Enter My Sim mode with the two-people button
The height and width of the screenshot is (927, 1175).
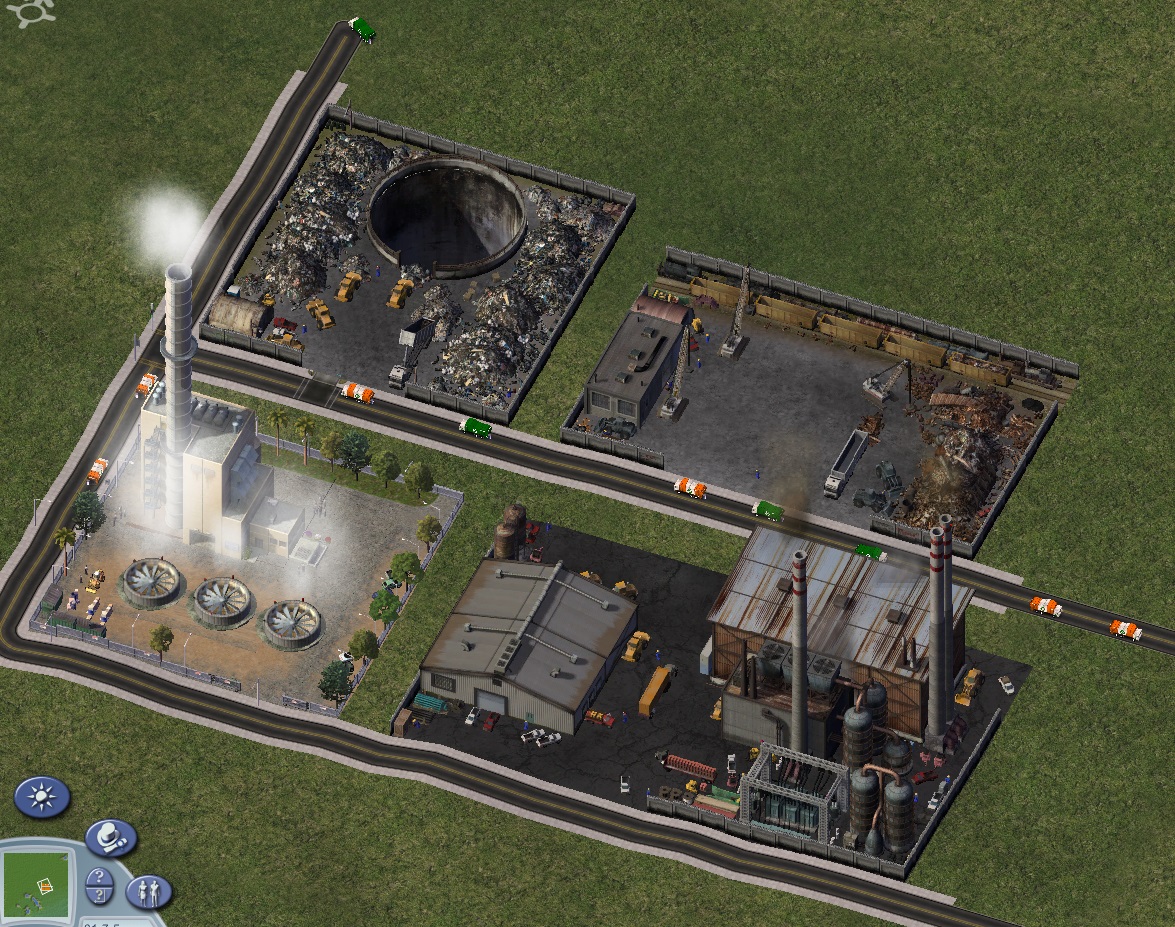tap(148, 890)
